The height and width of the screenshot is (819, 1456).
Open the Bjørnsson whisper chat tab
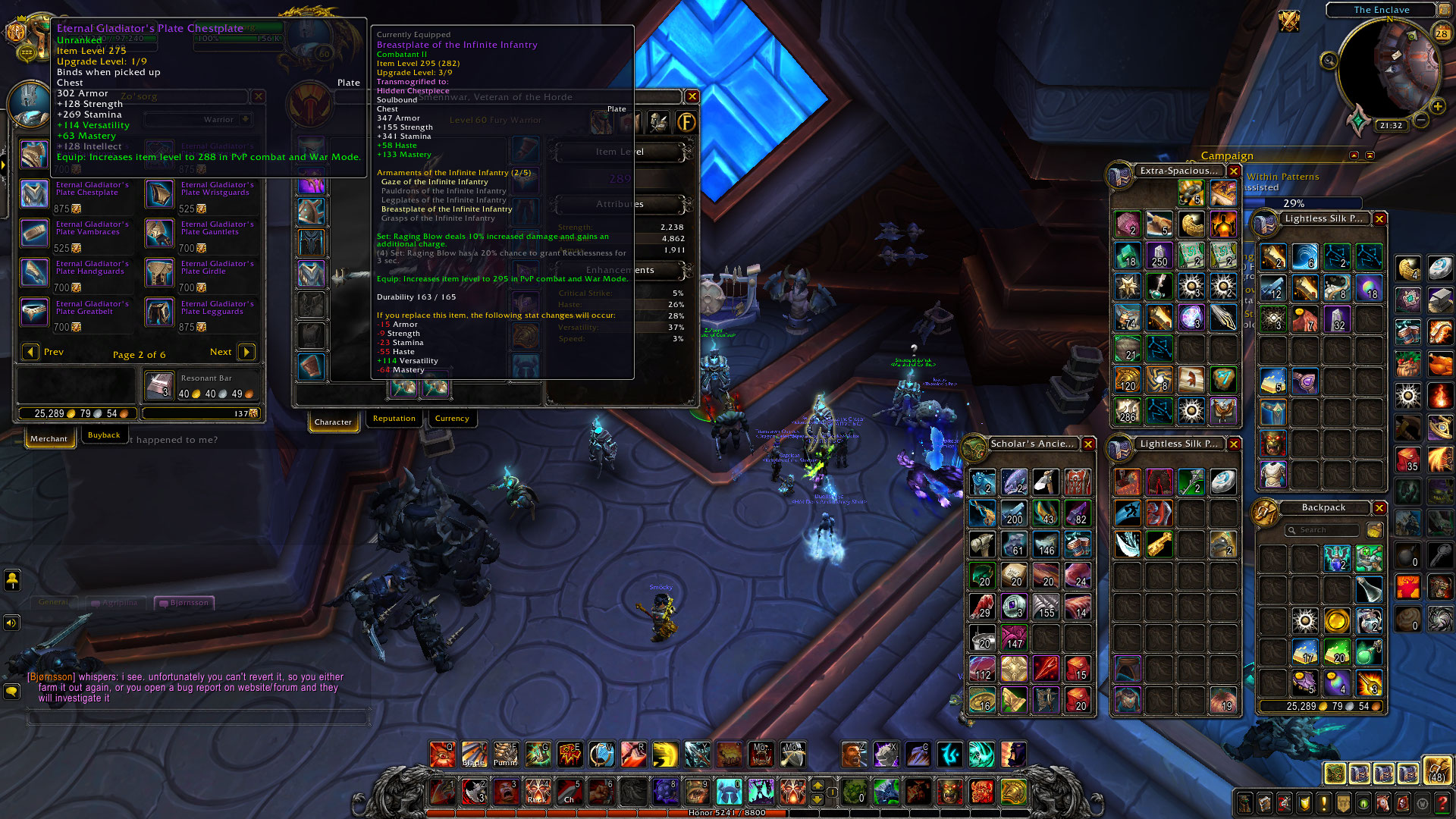(185, 603)
